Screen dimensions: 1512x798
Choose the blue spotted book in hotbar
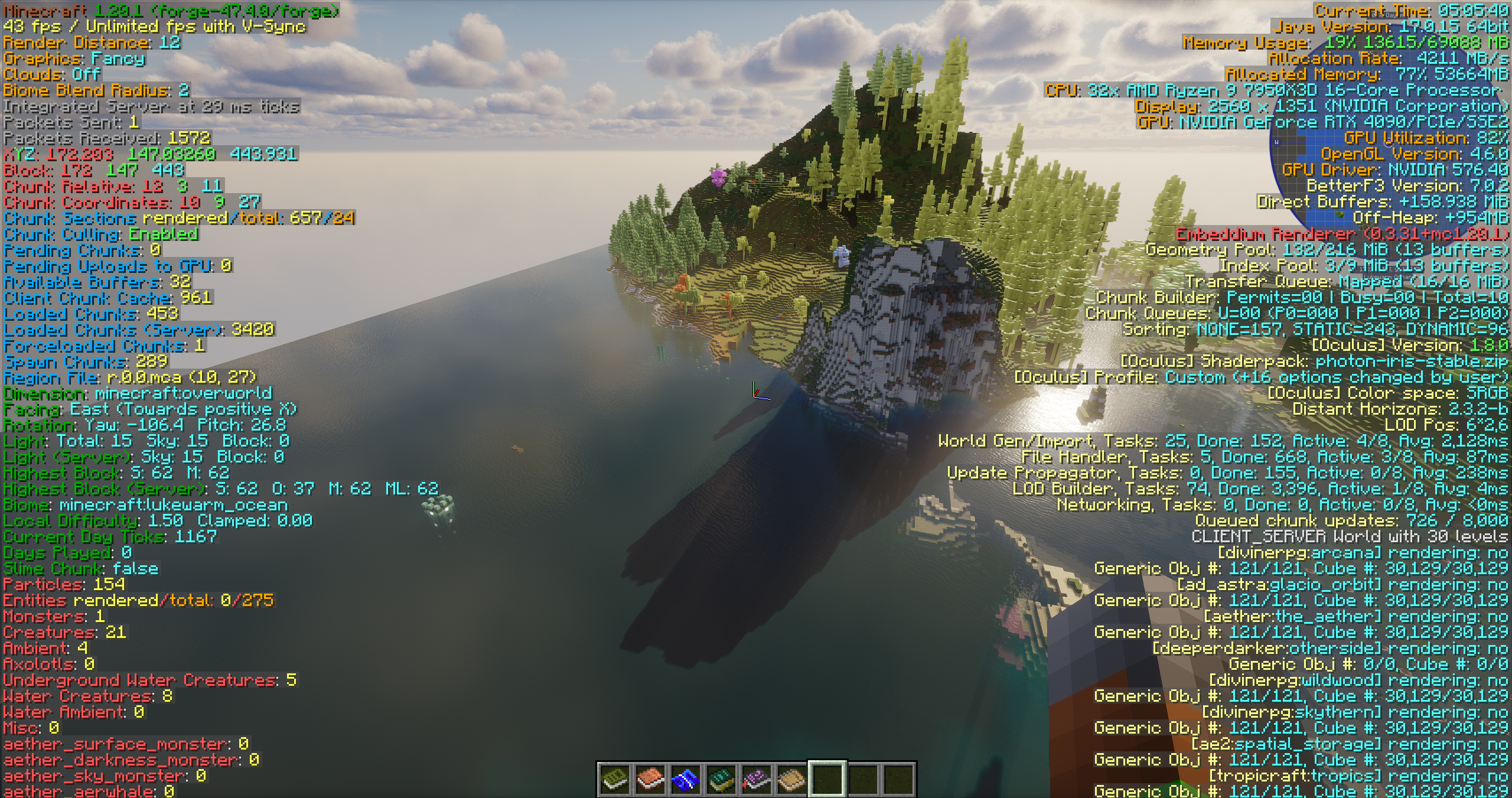[x=686, y=779]
